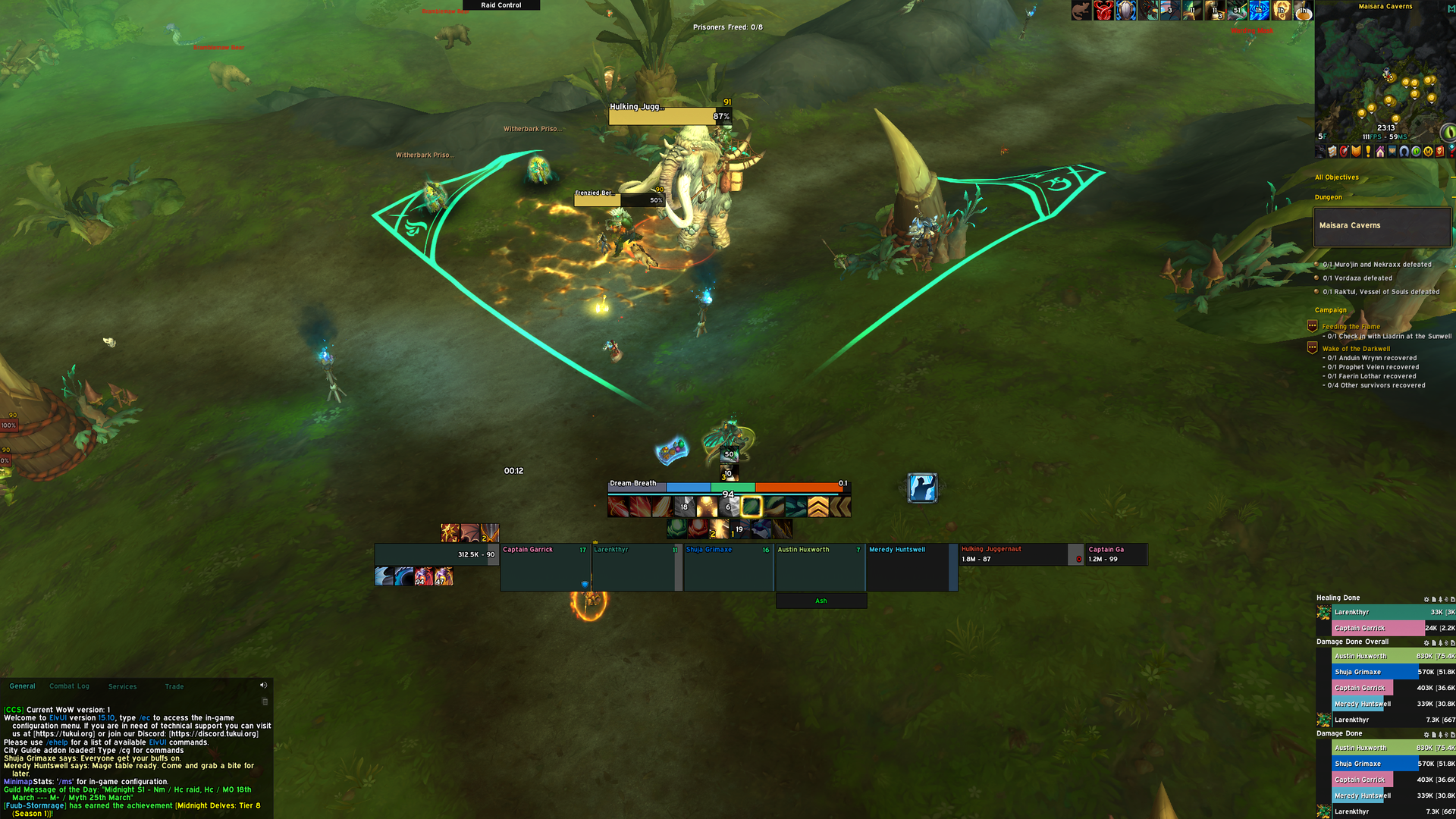The height and width of the screenshot is (819, 1456).
Task: Select the Wake of the Darkwell quest
Action: (1356, 349)
